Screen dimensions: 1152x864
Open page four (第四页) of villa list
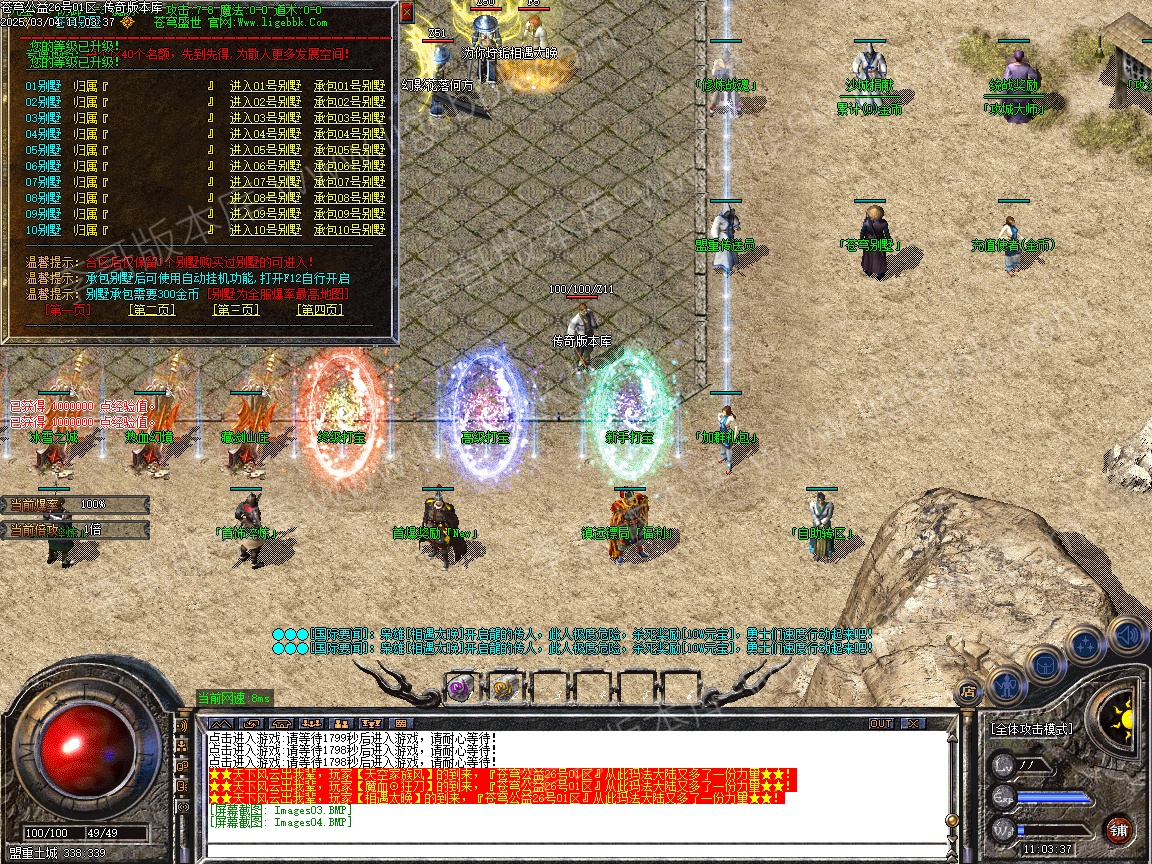point(319,310)
